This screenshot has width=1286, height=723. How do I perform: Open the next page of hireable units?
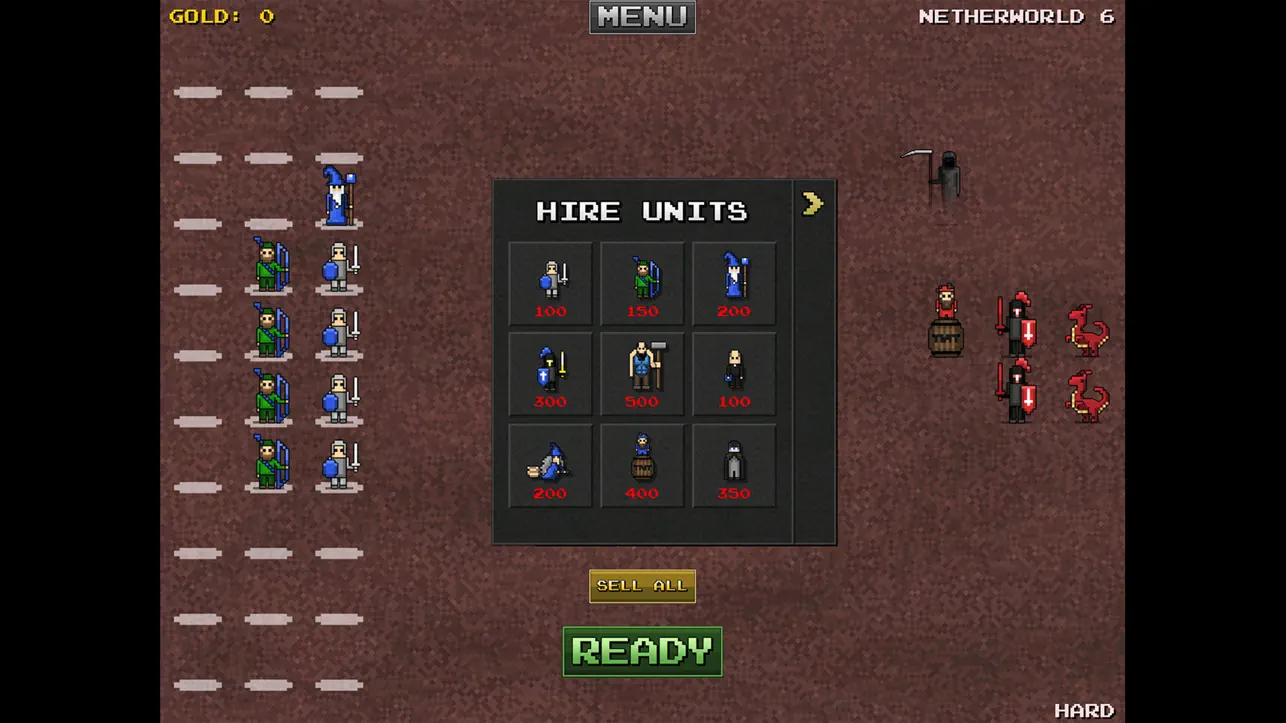click(813, 204)
